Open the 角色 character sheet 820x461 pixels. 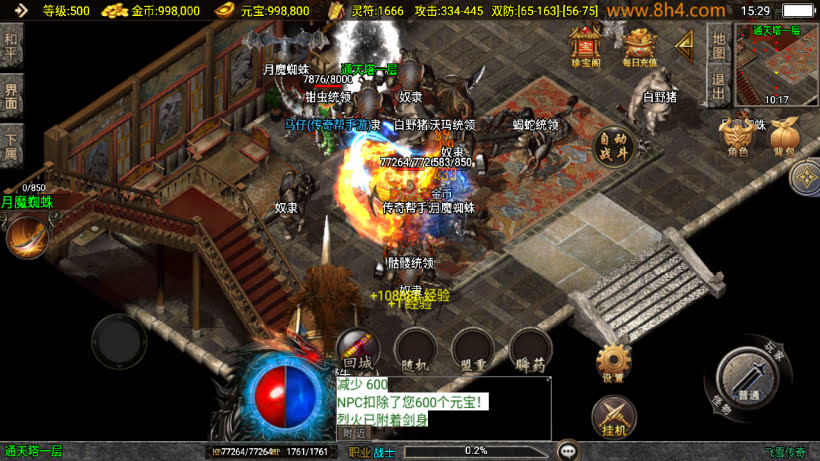pos(738,138)
